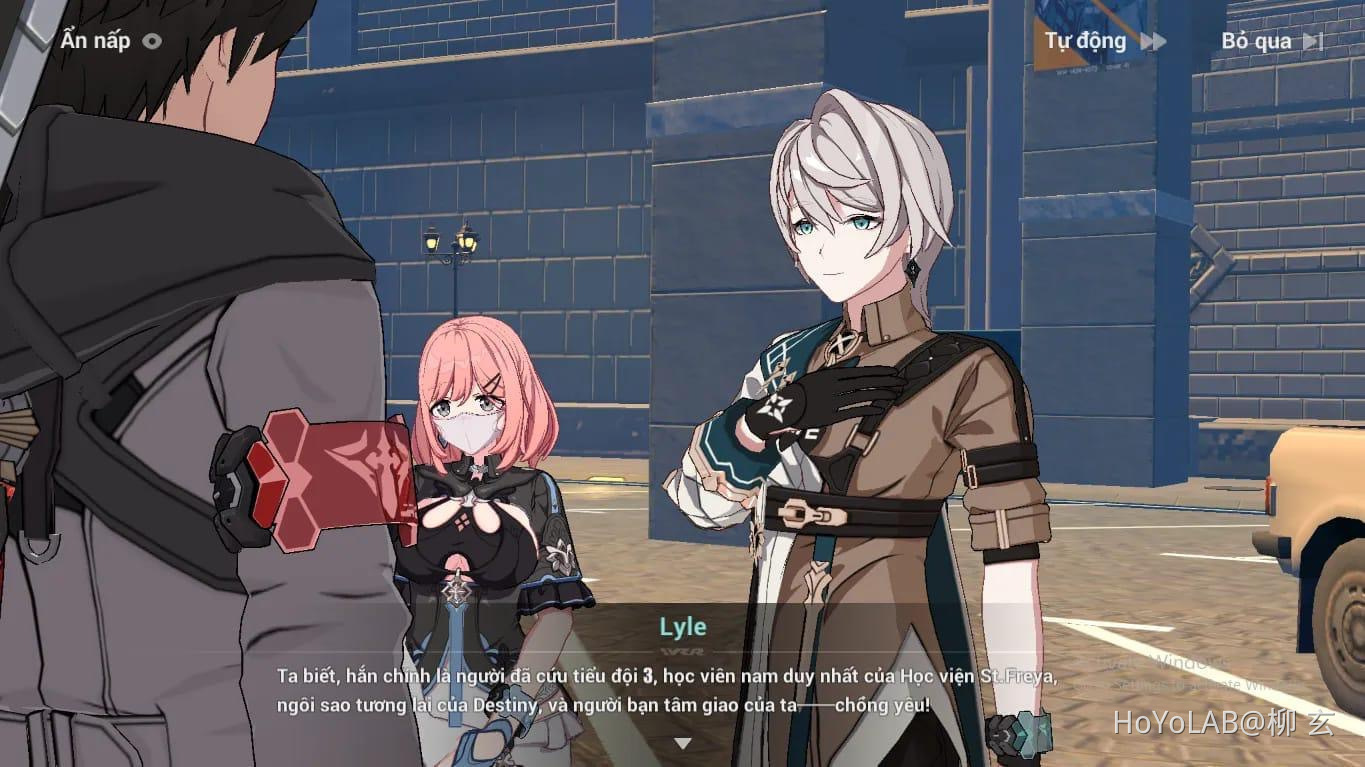
Task: Advance the conversation using the small arrow
Action: (x=683, y=740)
